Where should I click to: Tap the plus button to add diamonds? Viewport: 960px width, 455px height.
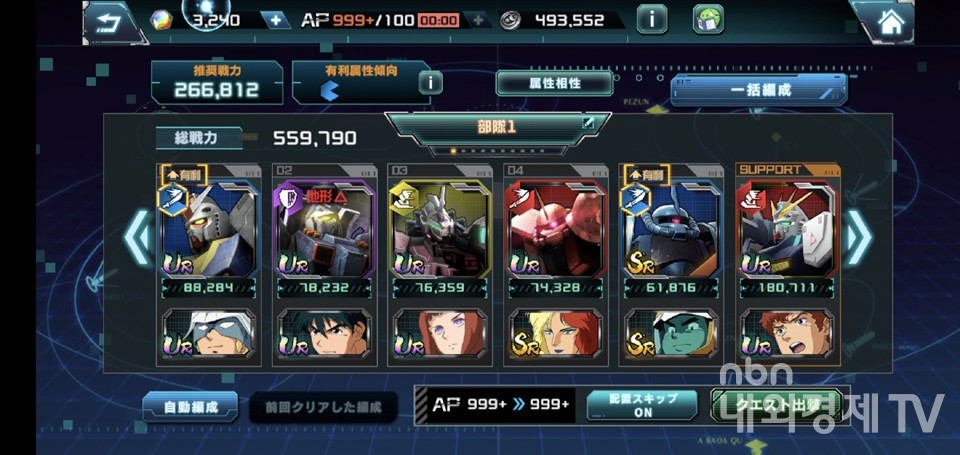coord(274,20)
